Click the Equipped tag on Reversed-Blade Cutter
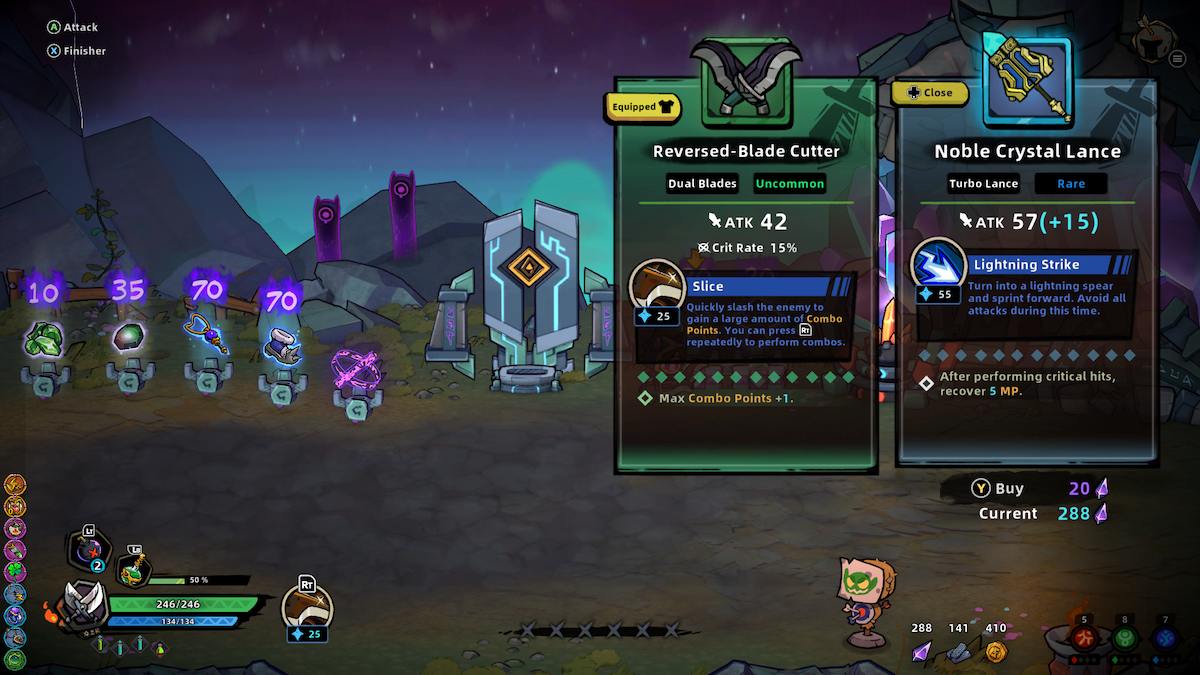 (642, 106)
